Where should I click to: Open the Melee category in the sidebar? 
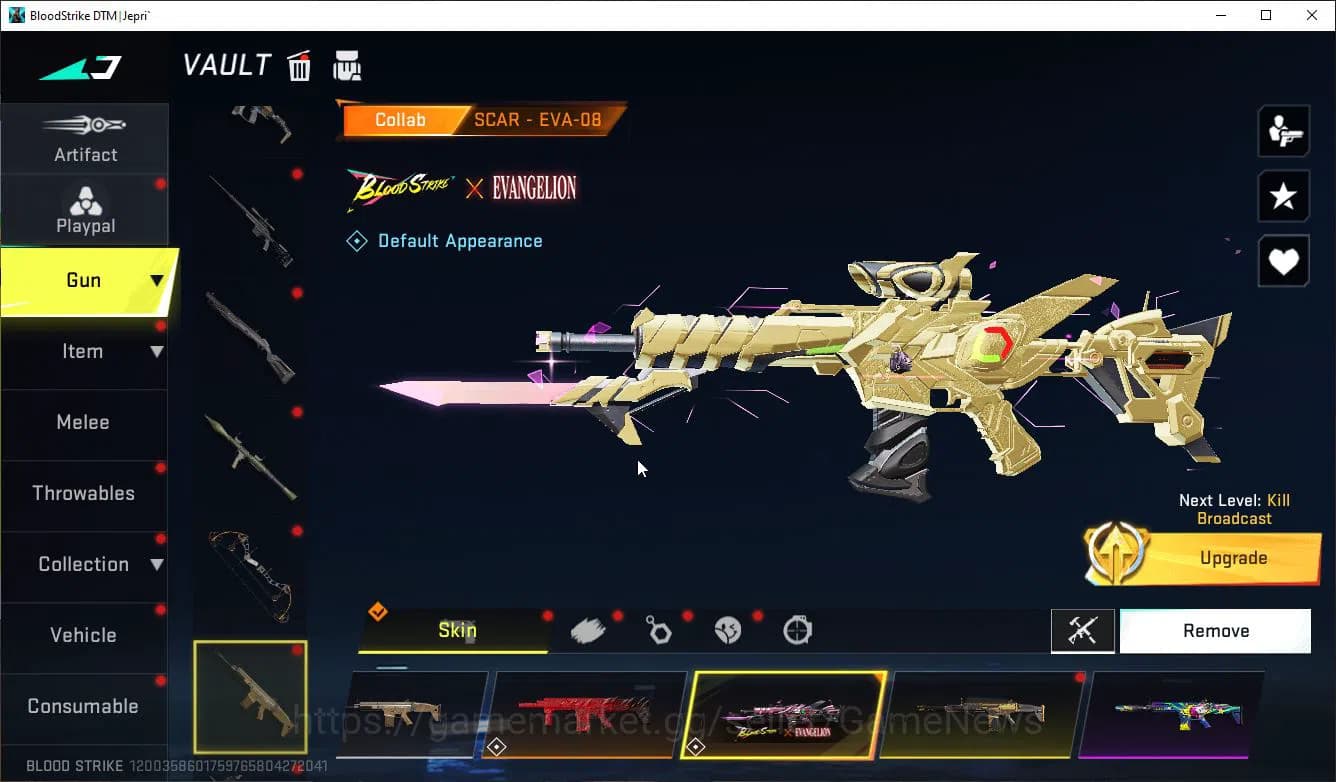[x=83, y=422]
